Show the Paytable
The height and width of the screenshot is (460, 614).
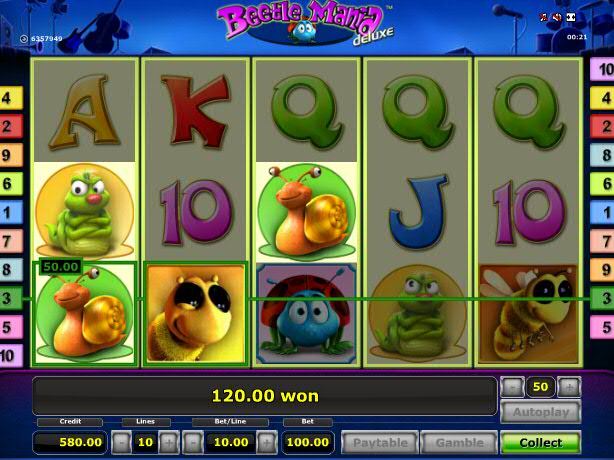(x=379, y=442)
